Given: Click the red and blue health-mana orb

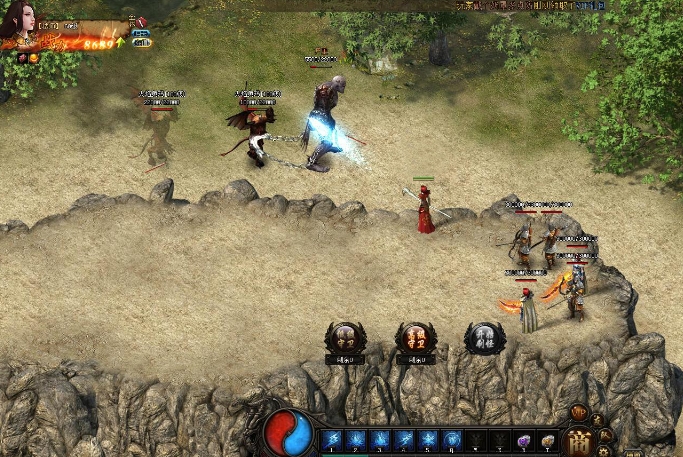Looking at the screenshot, I should (288, 433).
